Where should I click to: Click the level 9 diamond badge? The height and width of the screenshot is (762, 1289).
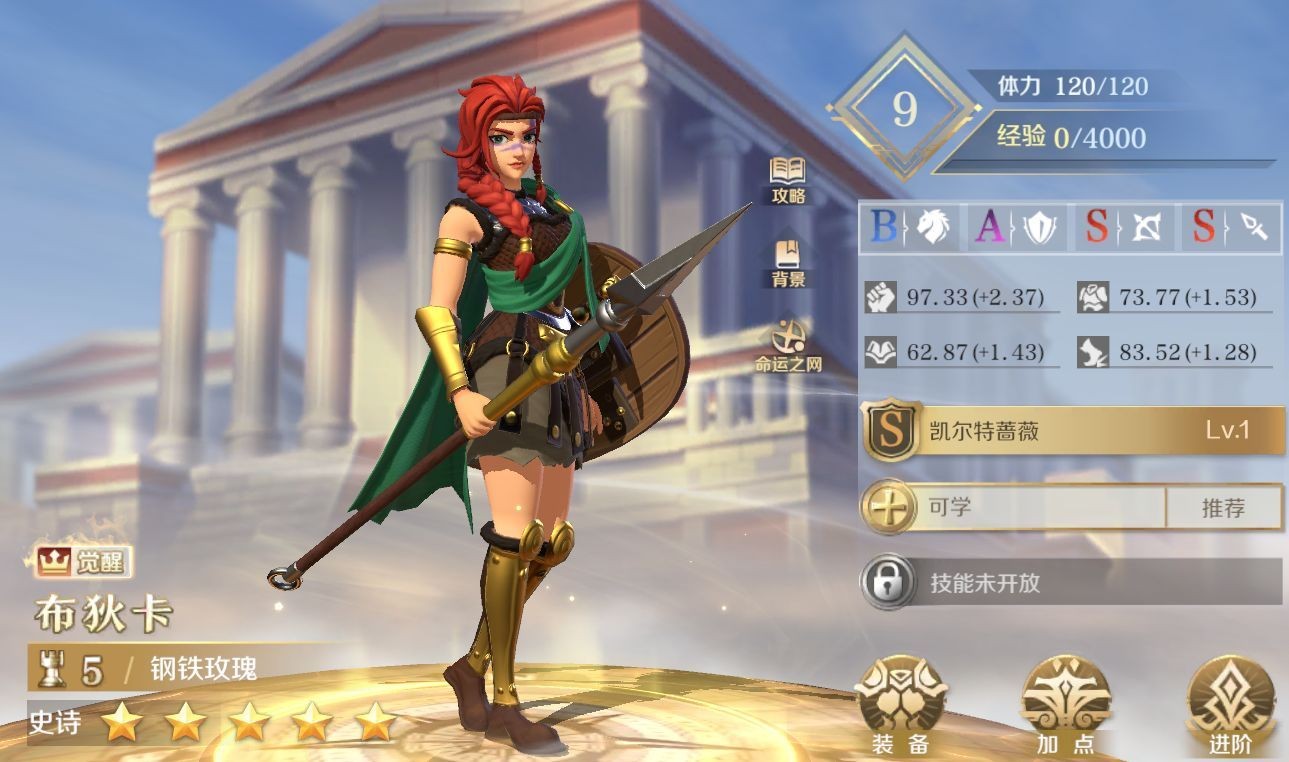904,109
